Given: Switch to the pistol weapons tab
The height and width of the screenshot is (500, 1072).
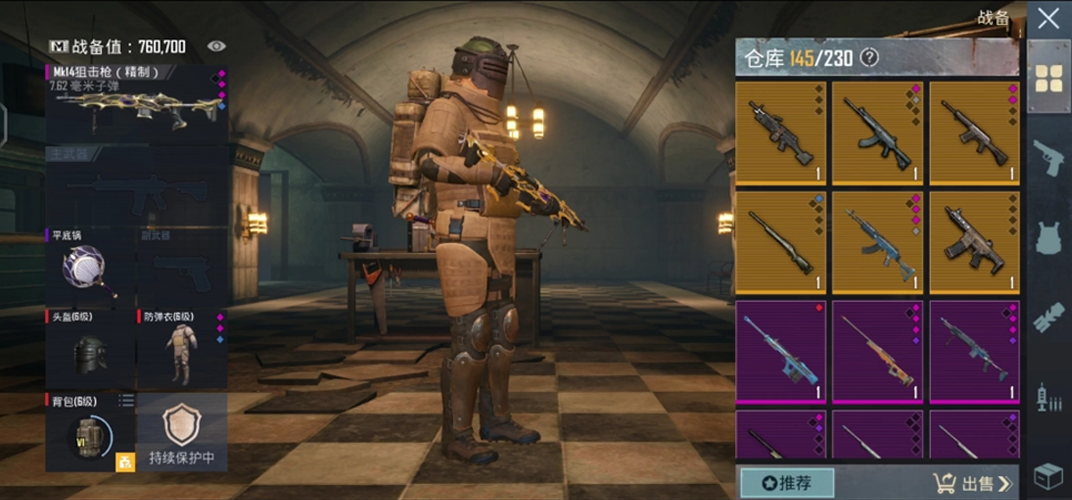Looking at the screenshot, I should click(1048, 158).
